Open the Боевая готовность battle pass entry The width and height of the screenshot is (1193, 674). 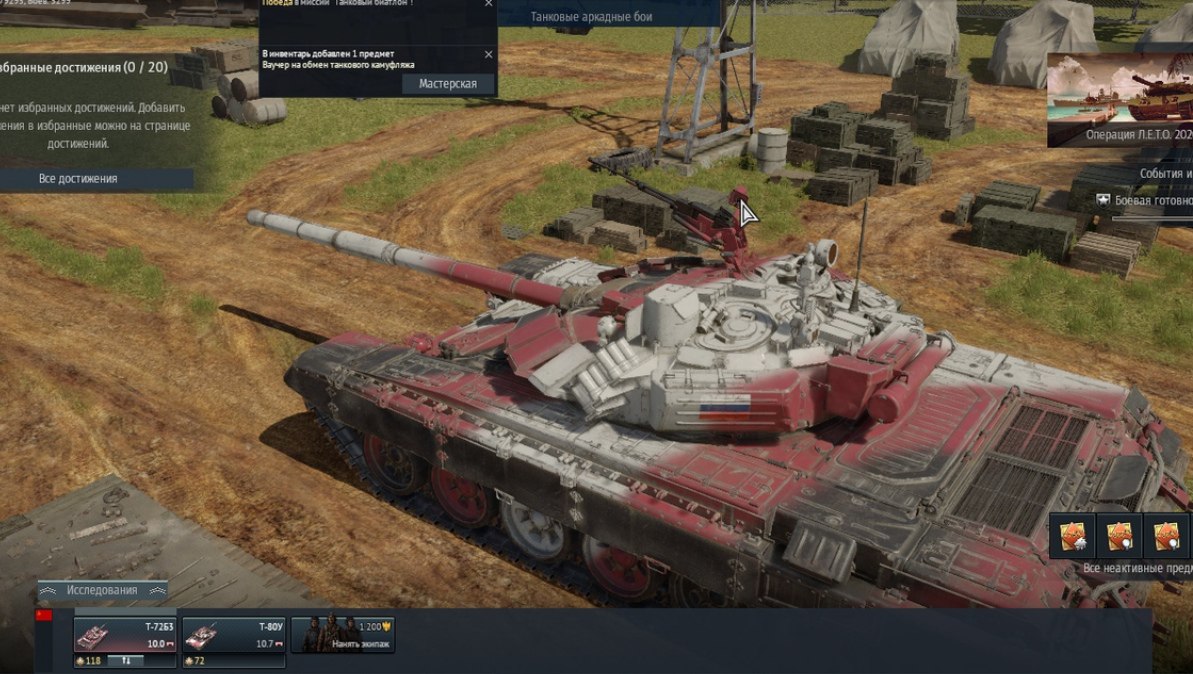[x=1150, y=201]
